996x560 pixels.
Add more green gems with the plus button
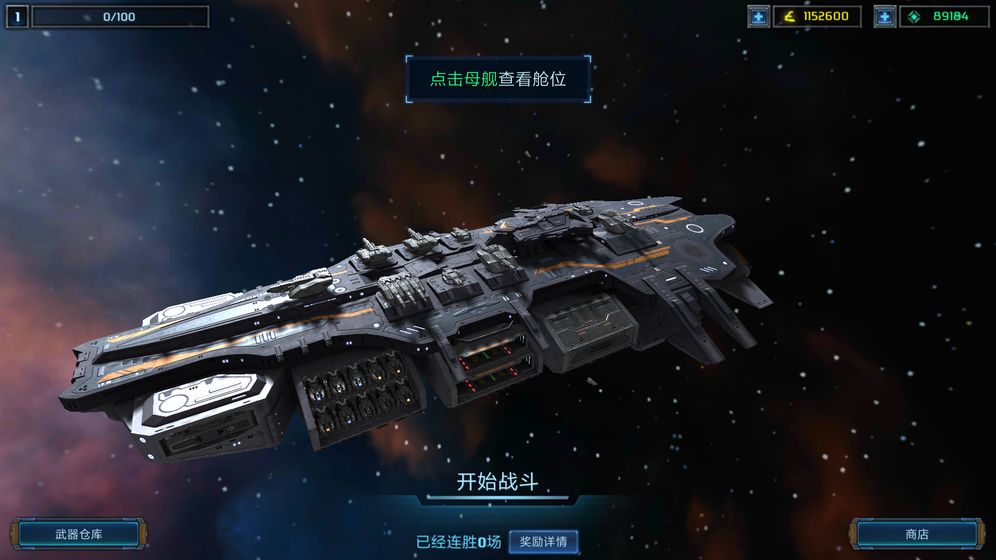(x=885, y=16)
